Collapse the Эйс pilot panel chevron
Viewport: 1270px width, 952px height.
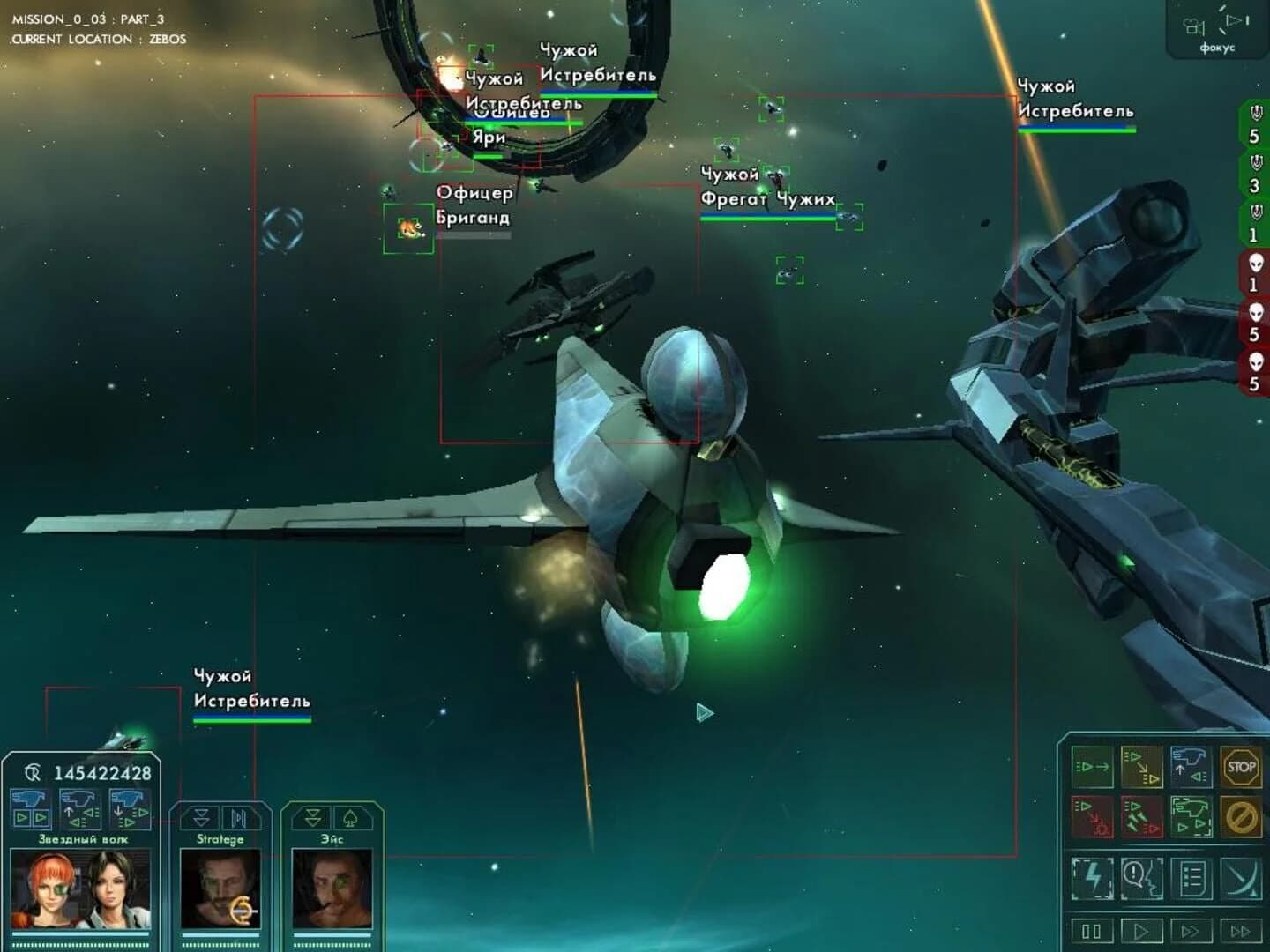[311, 817]
